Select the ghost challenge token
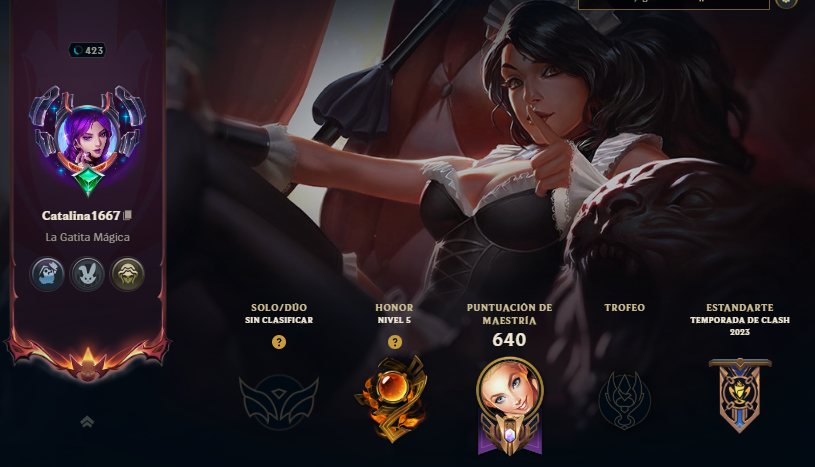 pyautogui.click(x=46, y=273)
